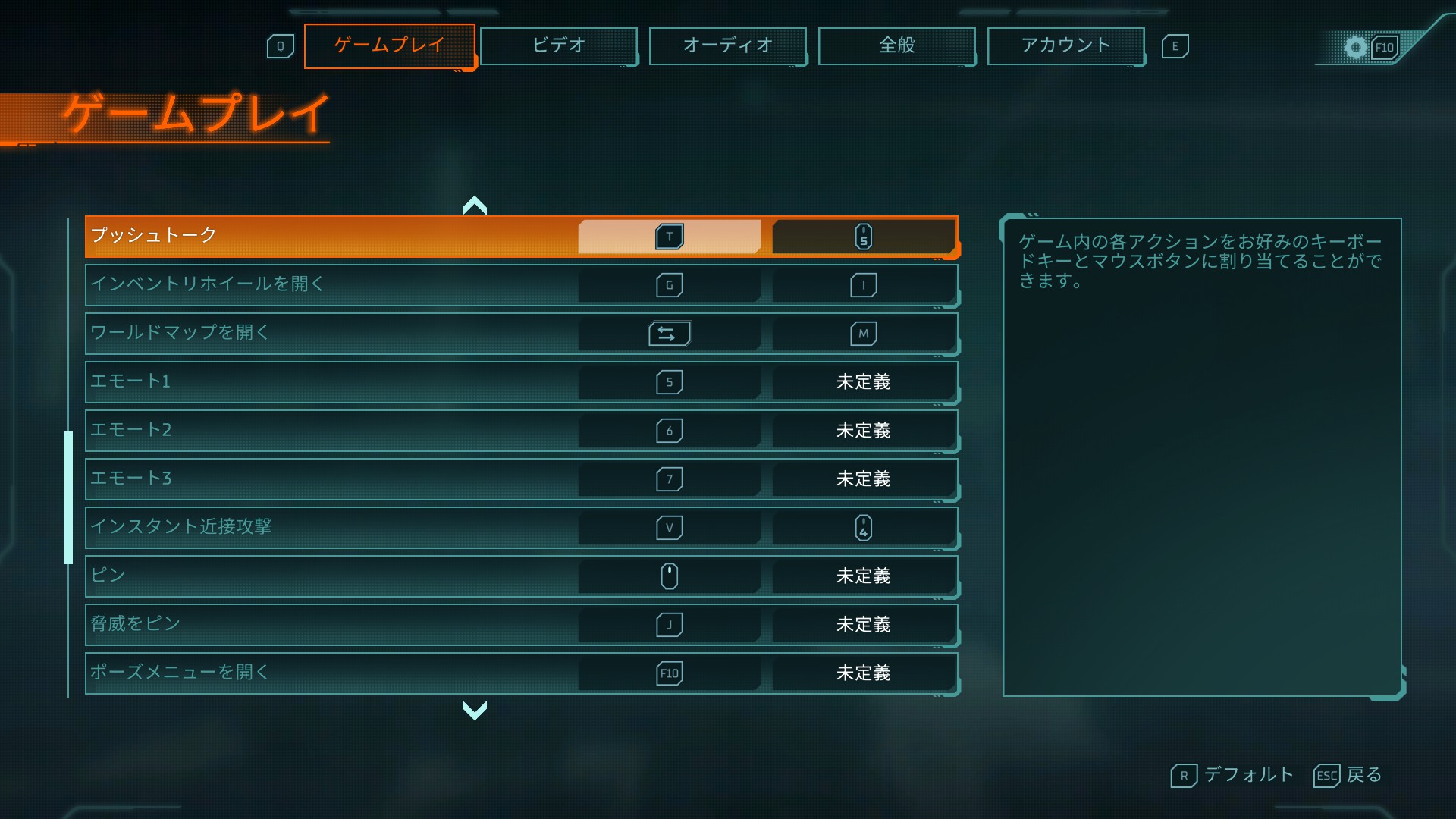Click the middle mouse binding for ピン
The image size is (1456, 819).
[669, 576]
